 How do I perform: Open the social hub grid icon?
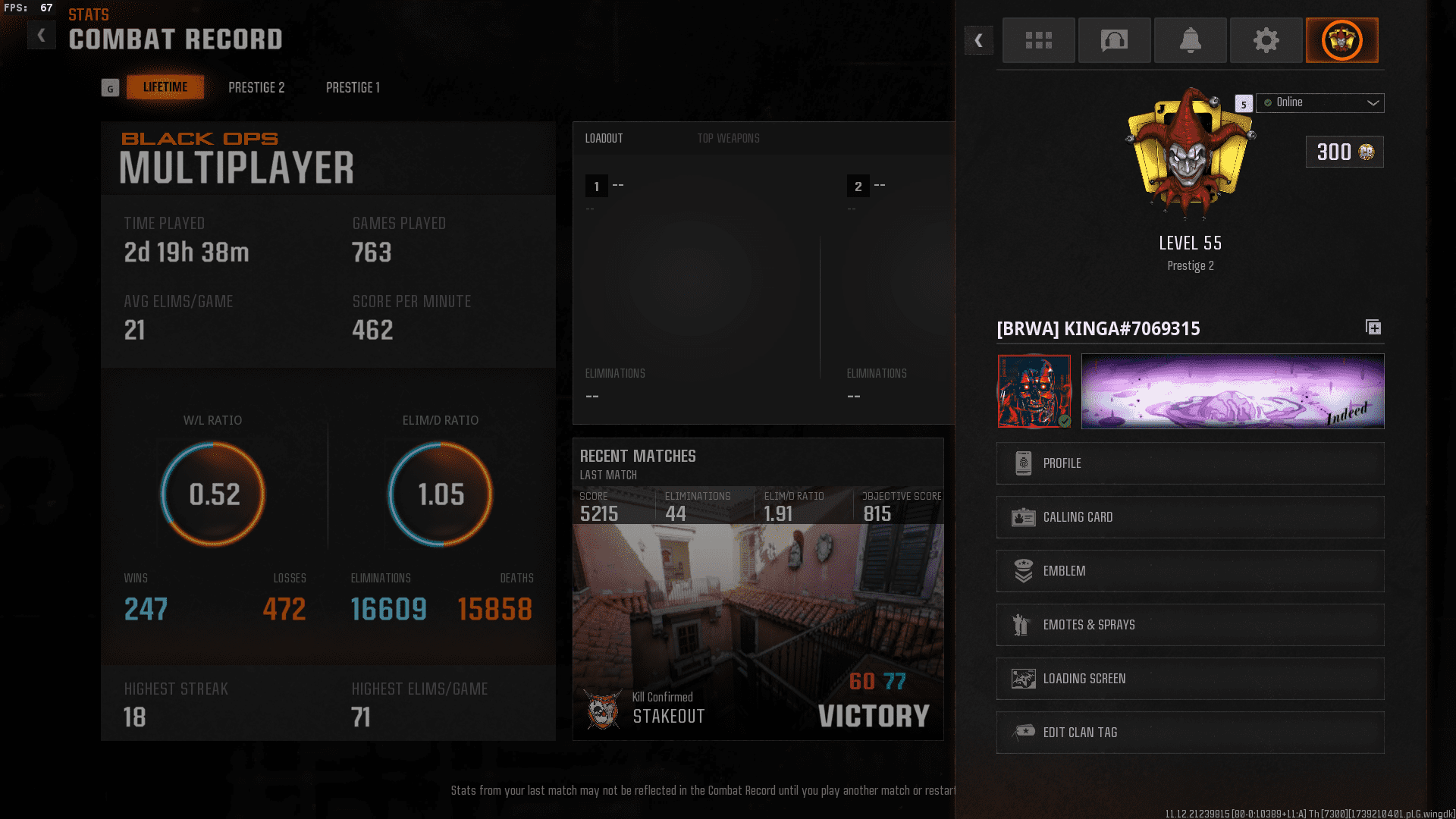[1038, 40]
